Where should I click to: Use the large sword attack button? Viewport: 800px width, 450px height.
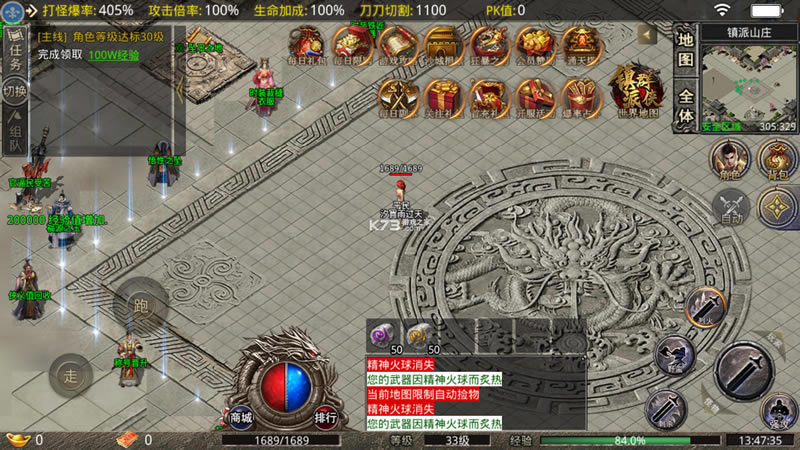[743, 372]
